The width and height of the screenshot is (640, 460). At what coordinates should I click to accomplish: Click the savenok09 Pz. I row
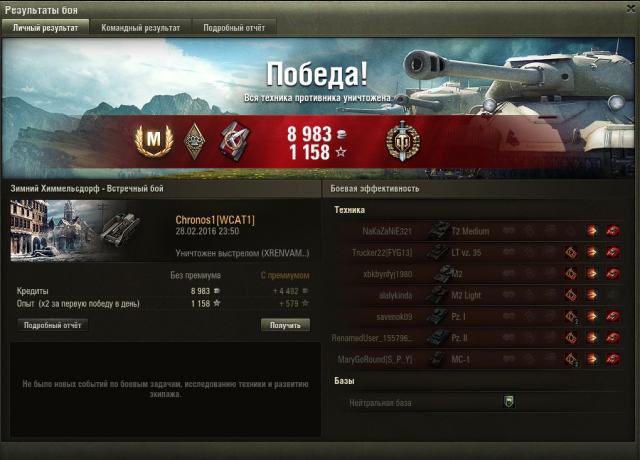click(480, 315)
